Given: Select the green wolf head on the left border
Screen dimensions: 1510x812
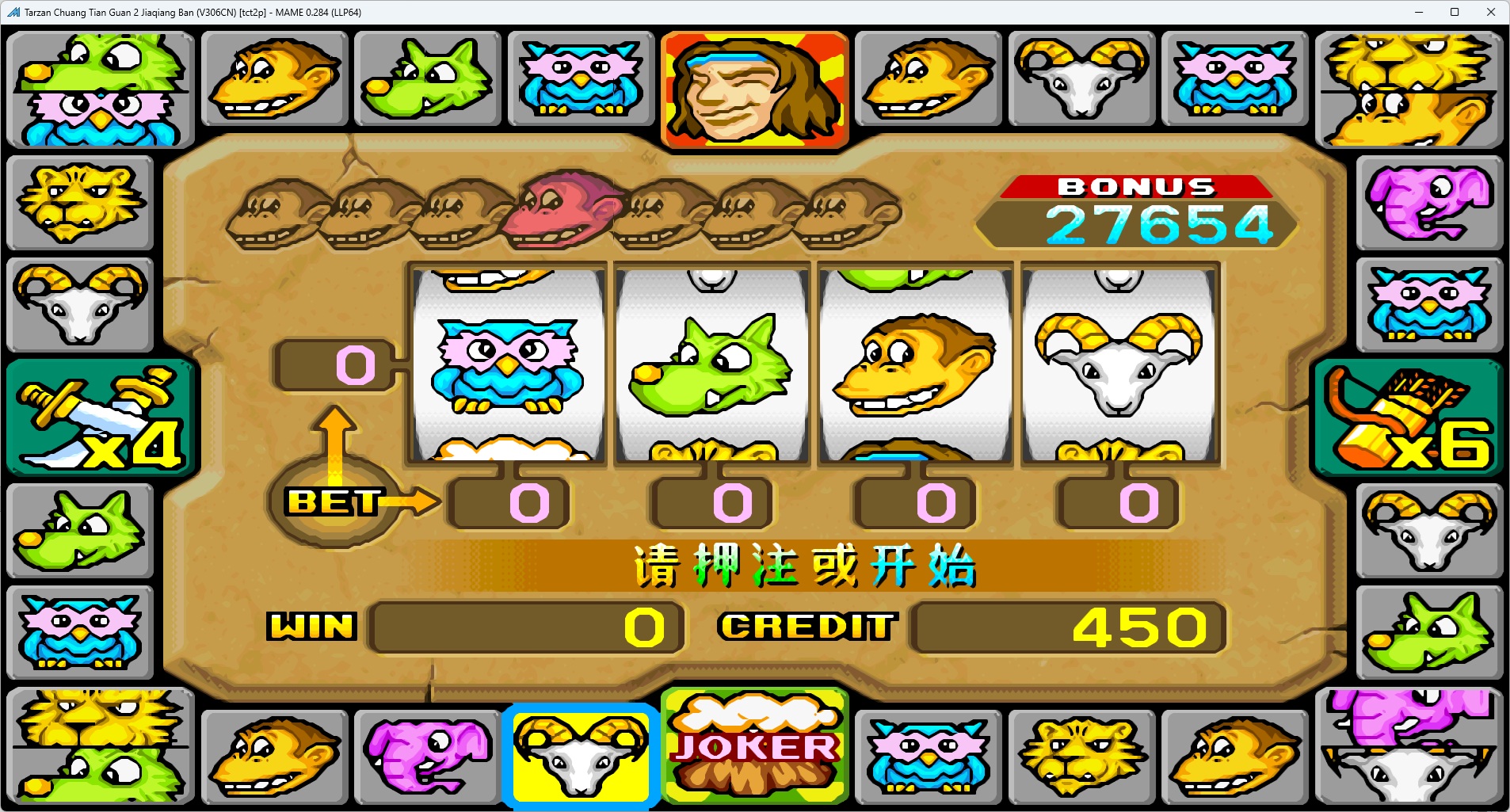Looking at the screenshot, I should point(80,531).
